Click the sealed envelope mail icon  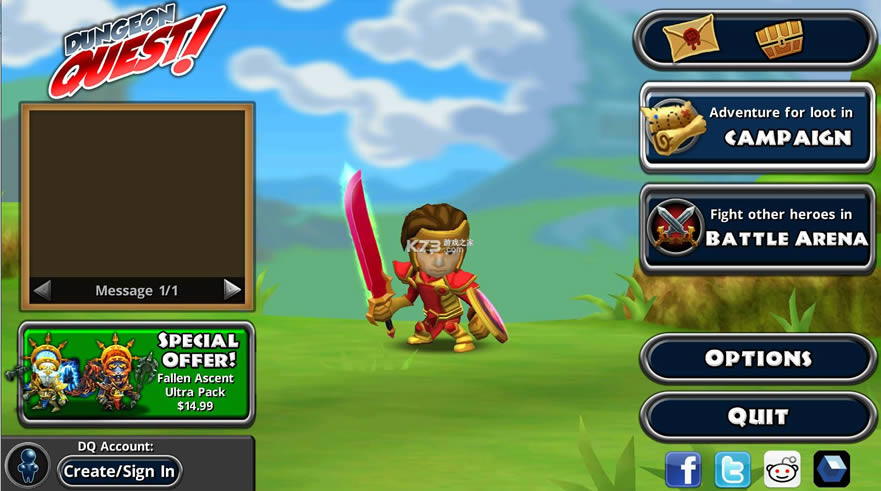[x=690, y=39]
